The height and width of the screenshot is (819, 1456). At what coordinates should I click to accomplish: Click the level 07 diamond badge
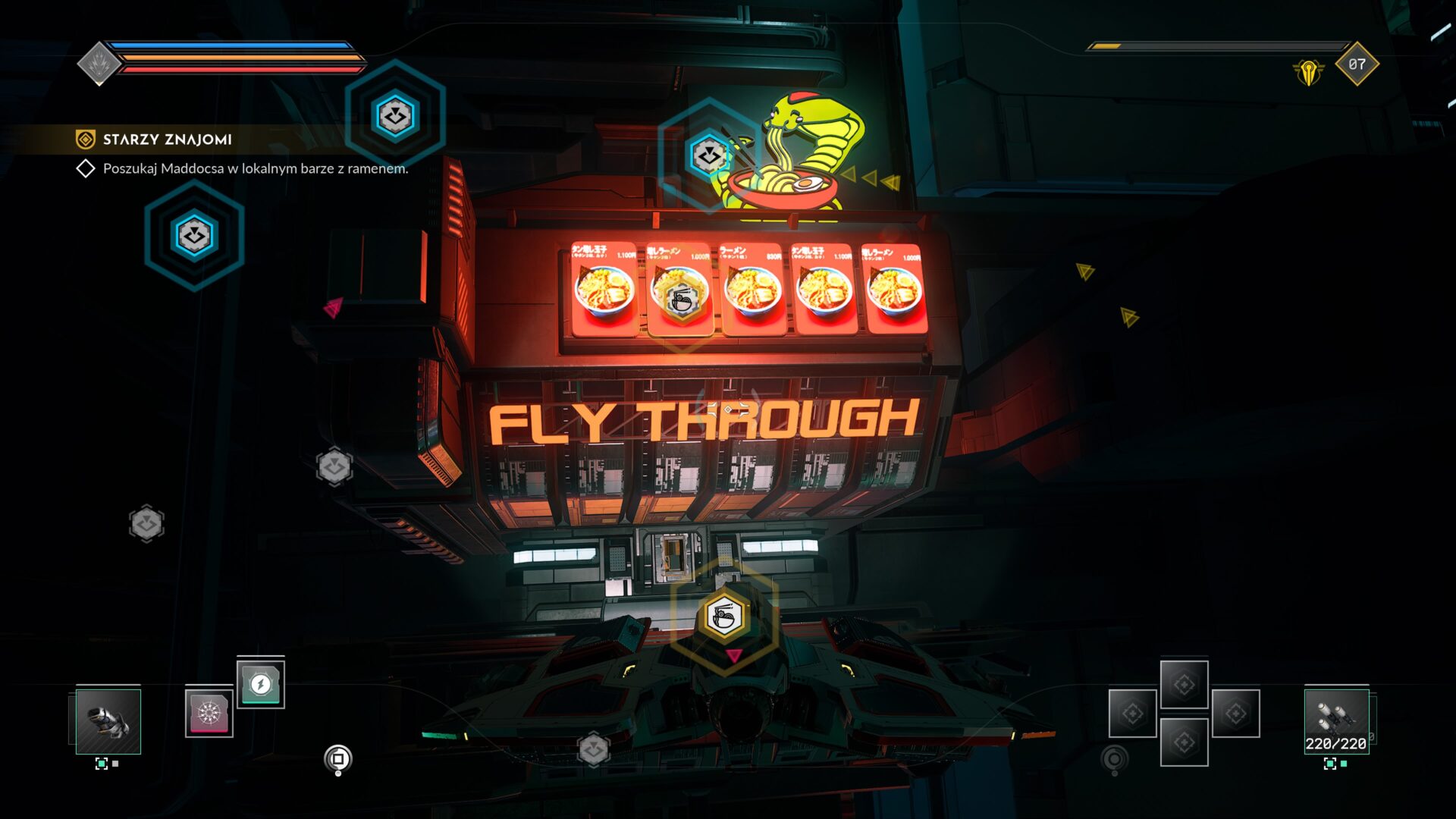pyautogui.click(x=1357, y=64)
